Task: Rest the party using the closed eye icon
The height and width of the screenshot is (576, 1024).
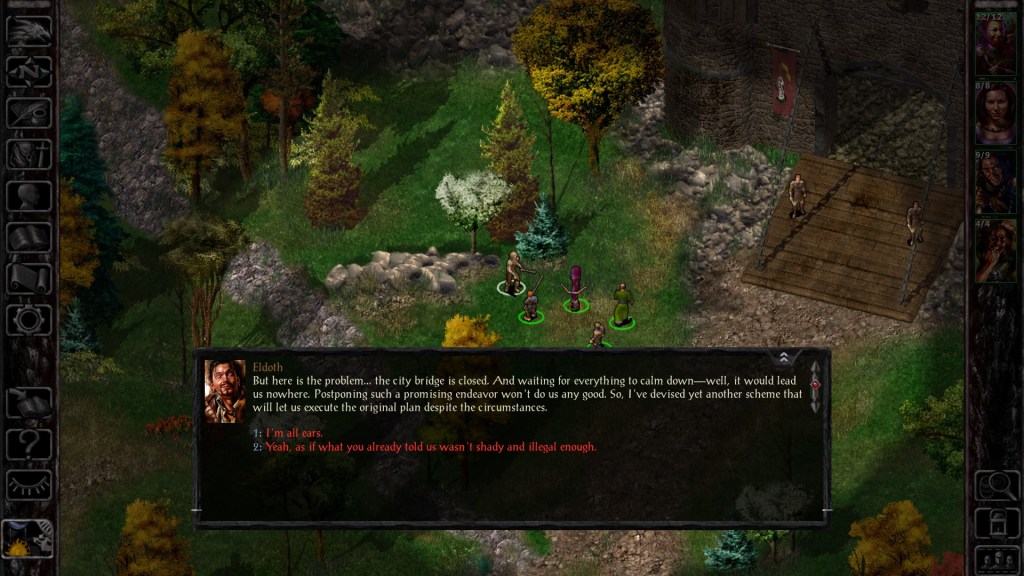Action: [x=29, y=485]
